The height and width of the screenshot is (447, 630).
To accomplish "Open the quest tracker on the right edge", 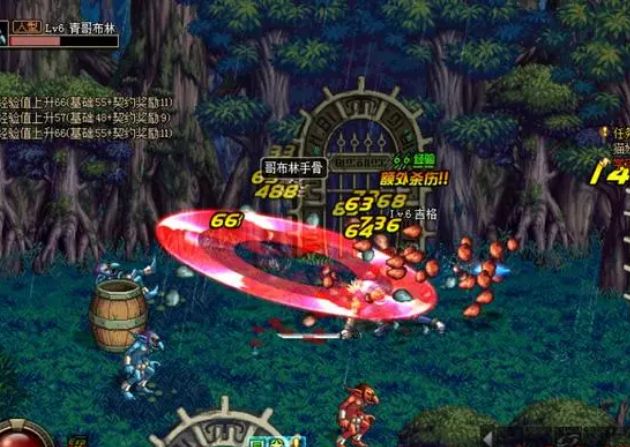I will (618, 131).
